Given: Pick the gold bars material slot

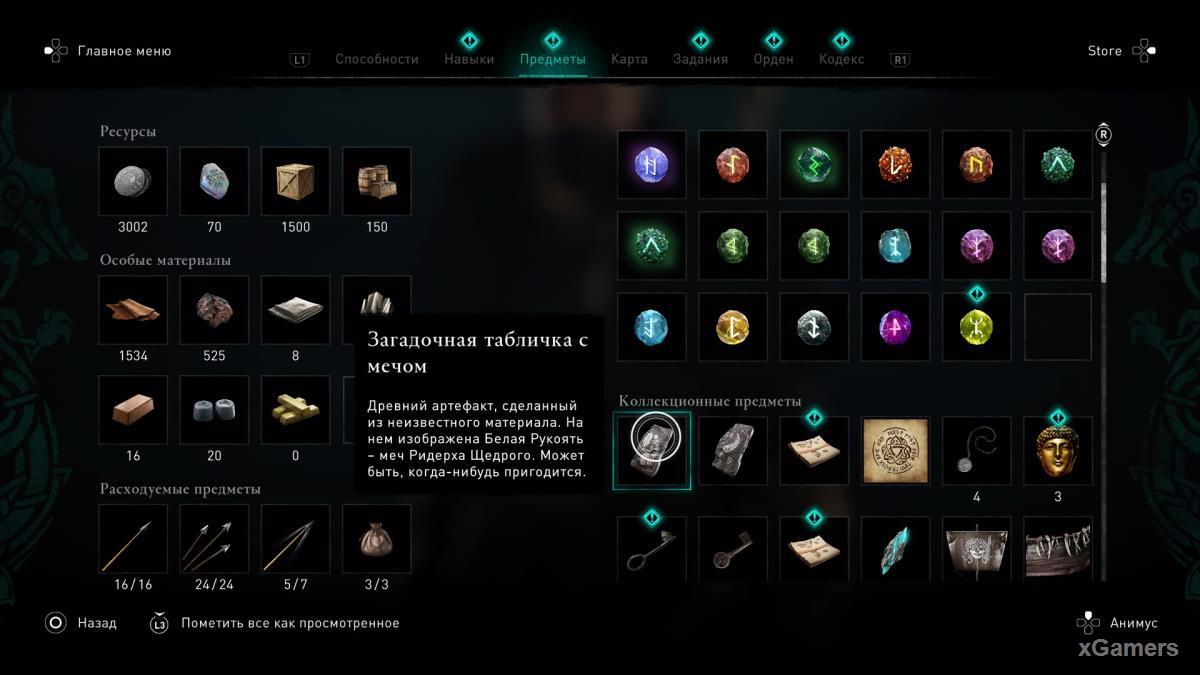Looking at the screenshot, I should coord(295,410).
